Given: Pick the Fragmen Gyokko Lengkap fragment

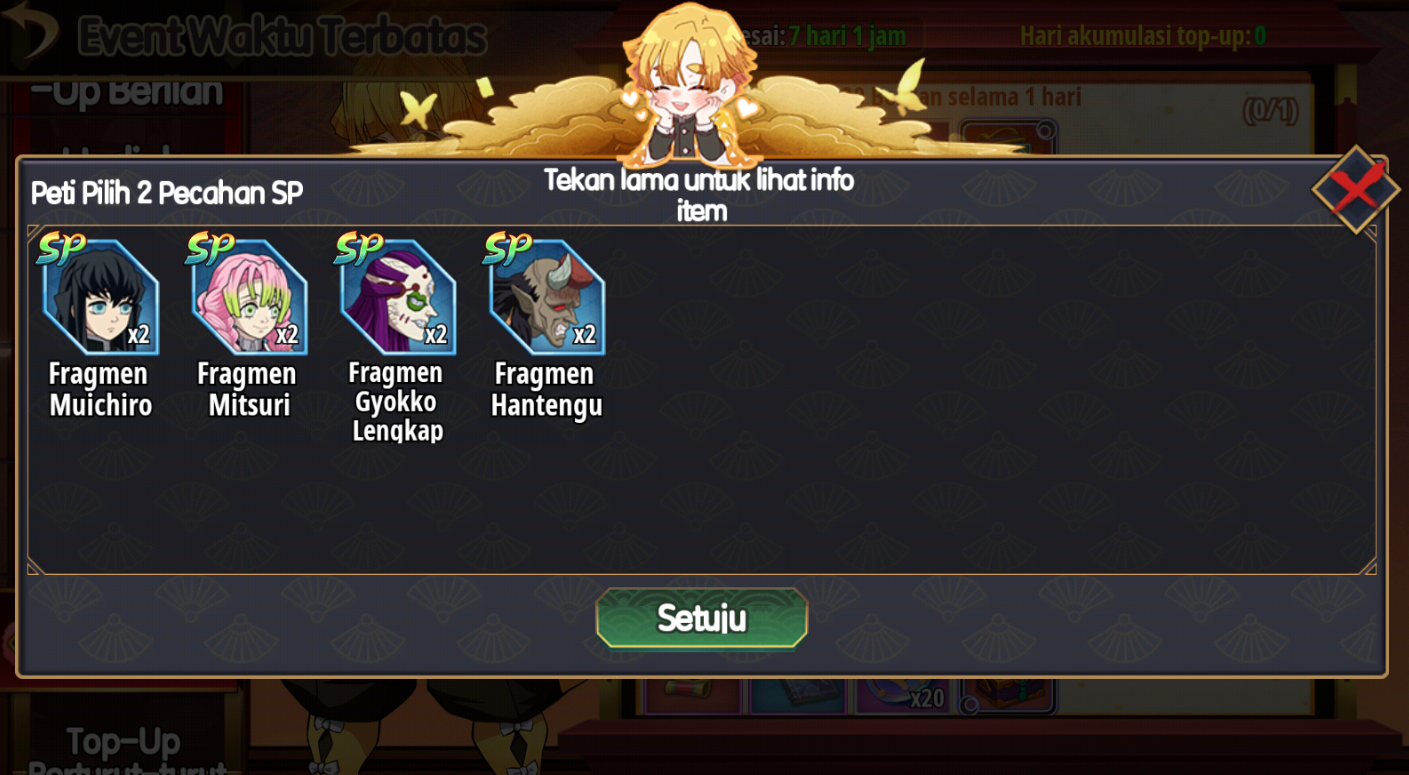Looking at the screenshot, I should [398, 297].
